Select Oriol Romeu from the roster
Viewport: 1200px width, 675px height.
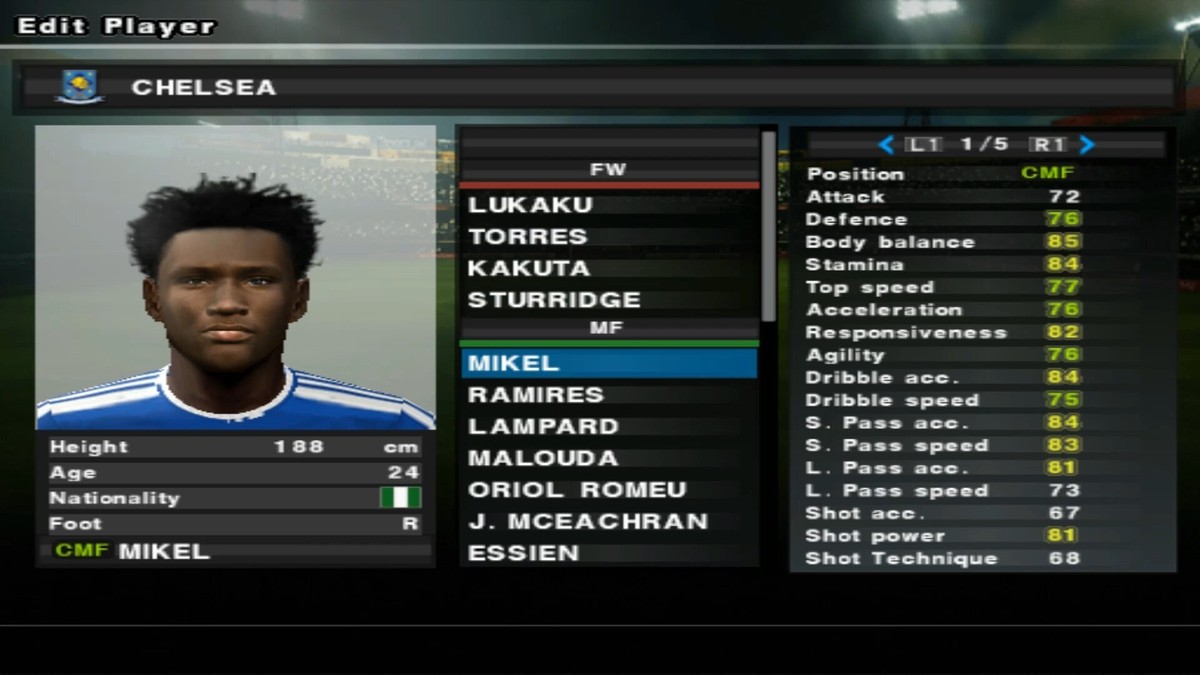tap(577, 490)
